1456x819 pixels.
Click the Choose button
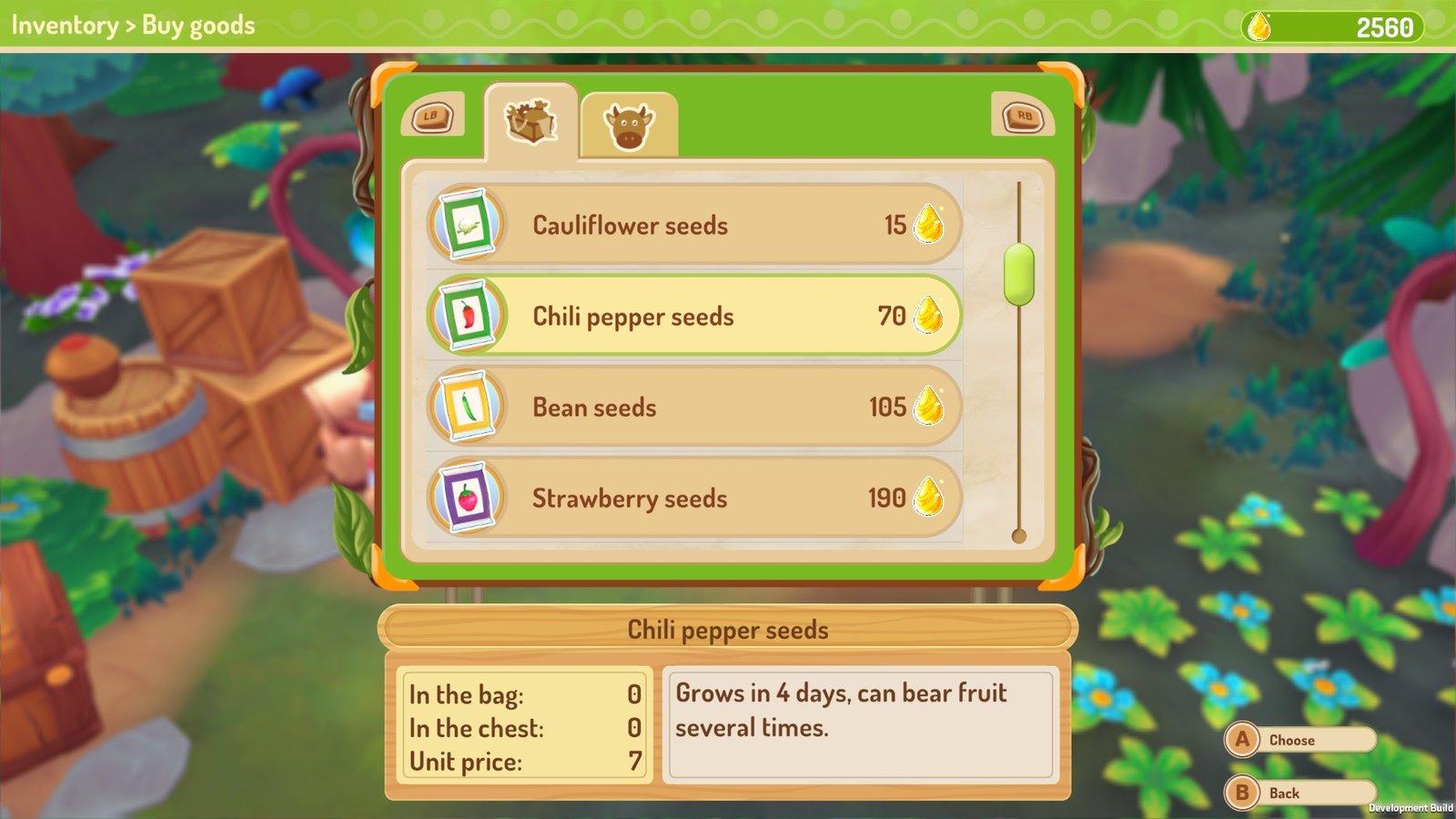[x=1299, y=740]
